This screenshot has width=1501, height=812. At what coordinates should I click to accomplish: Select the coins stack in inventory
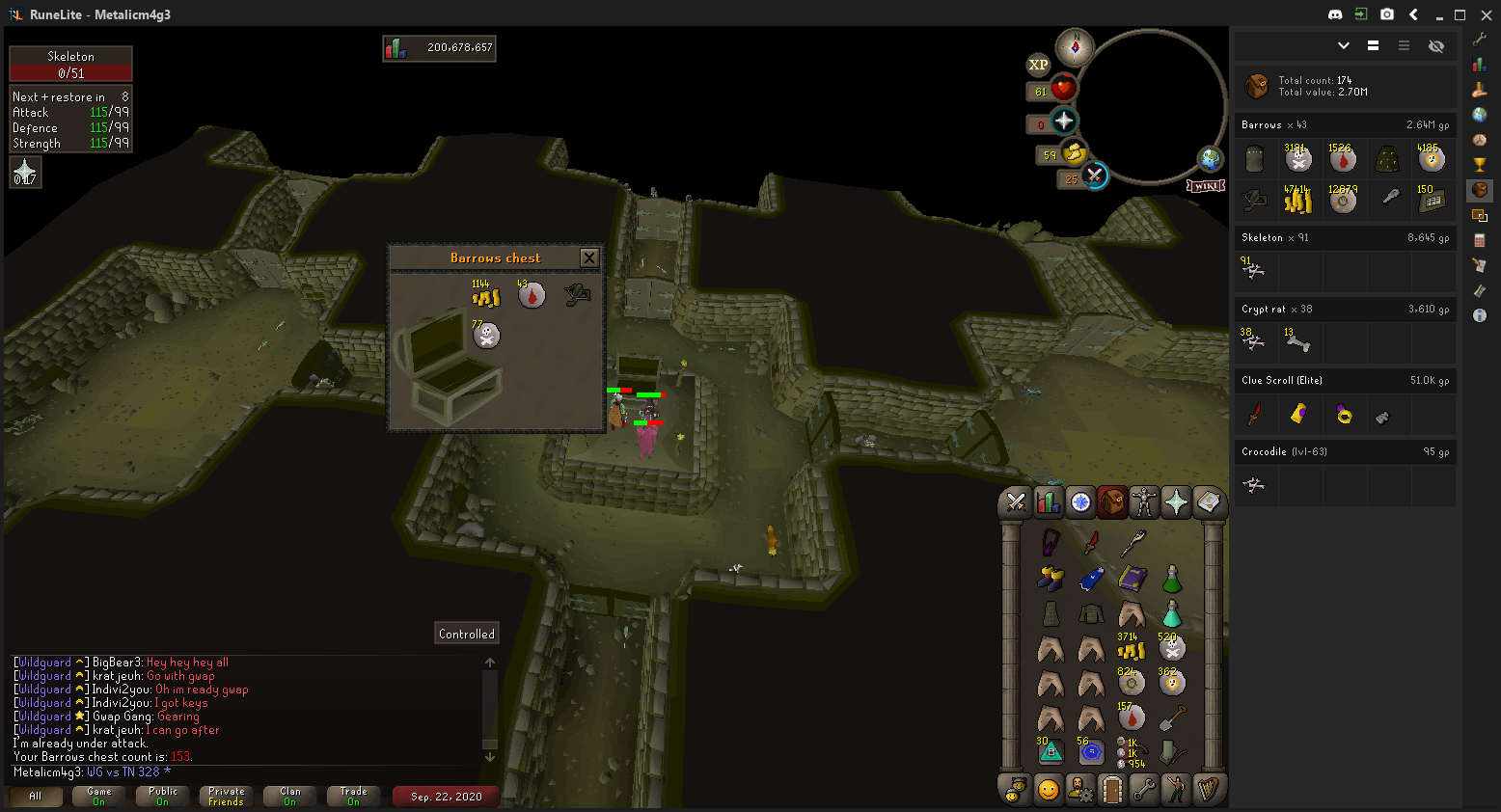[x=1132, y=650]
